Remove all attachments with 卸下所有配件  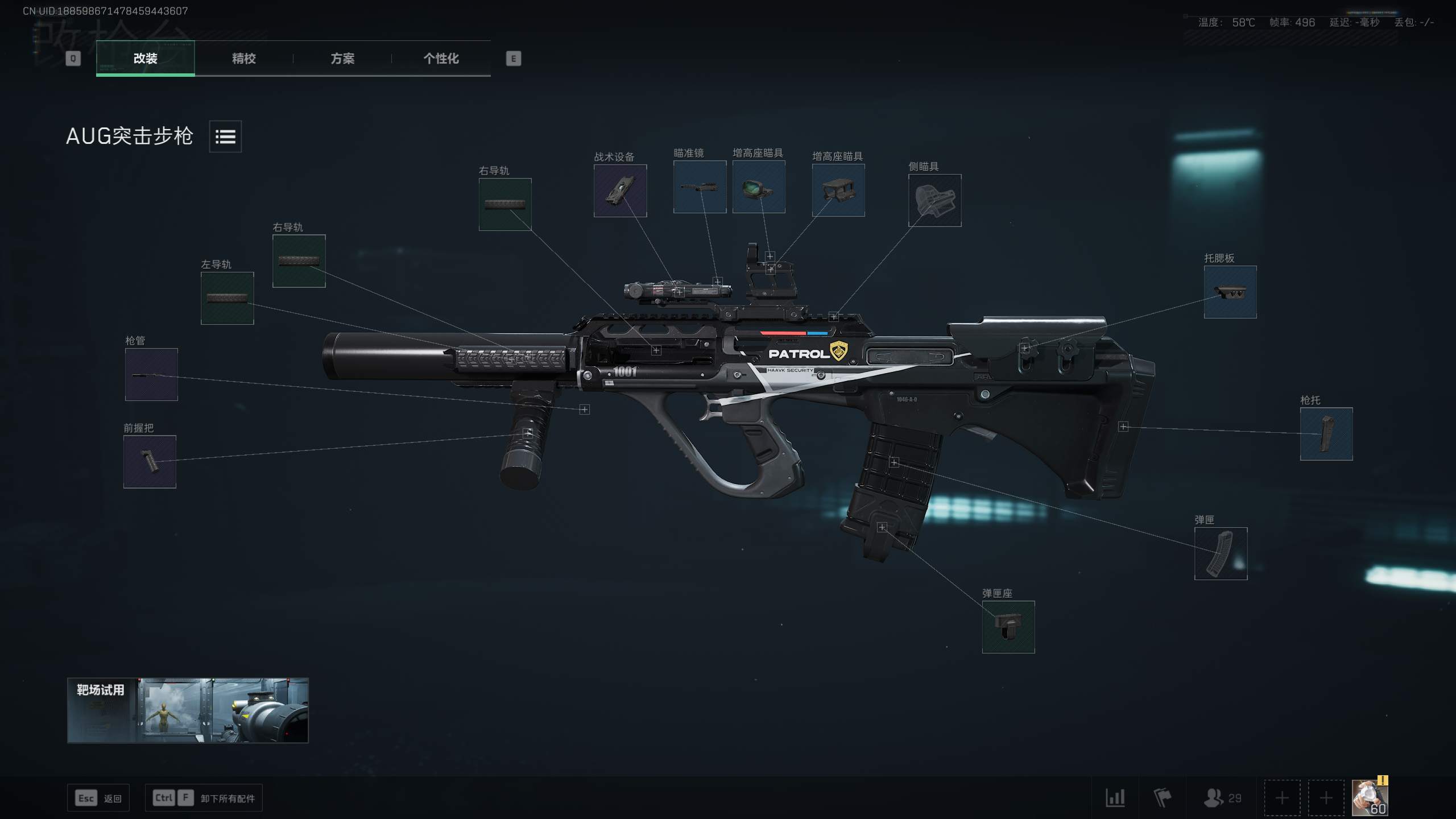[204, 798]
